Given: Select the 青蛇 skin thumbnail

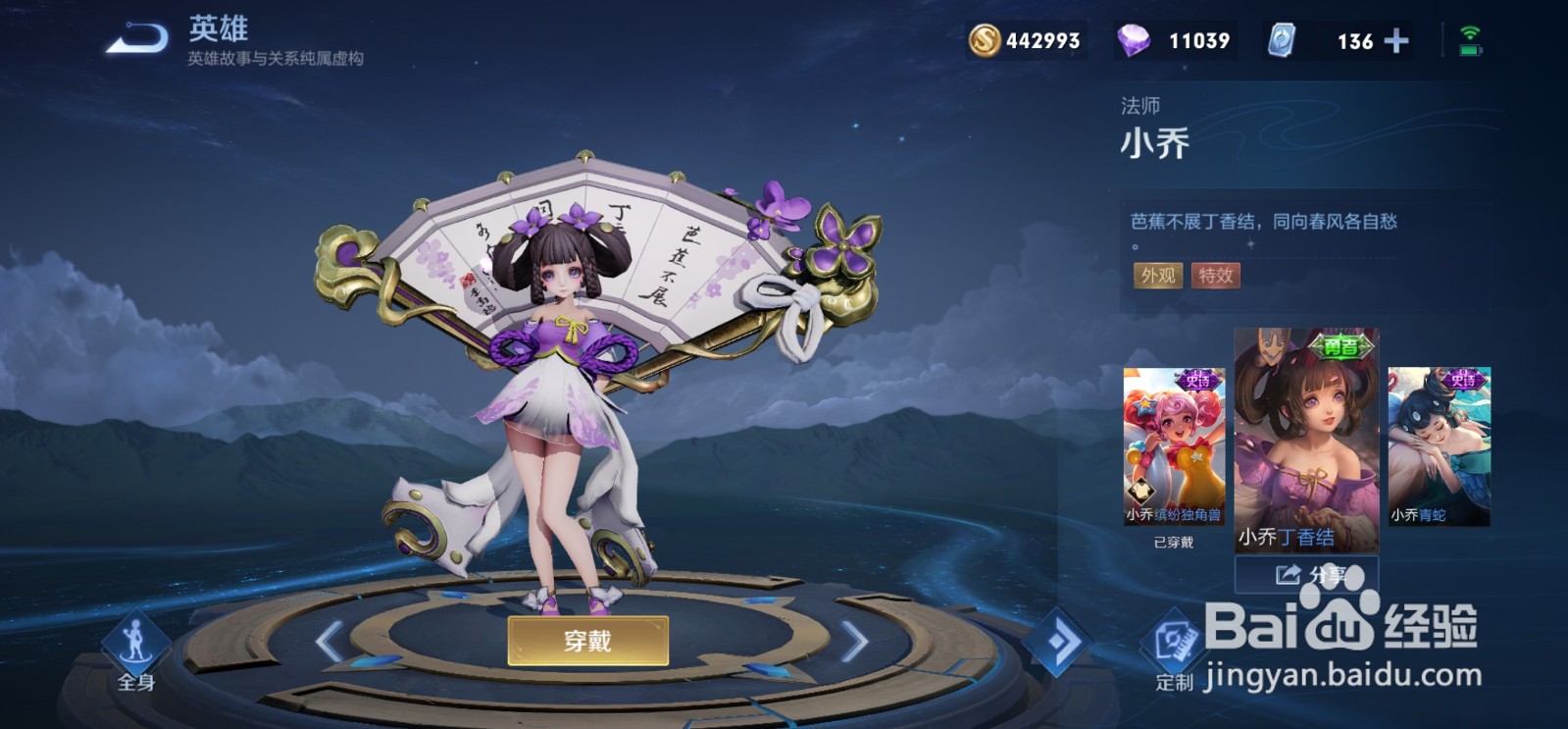Looking at the screenshot, I should click(x=1442, y=442).
